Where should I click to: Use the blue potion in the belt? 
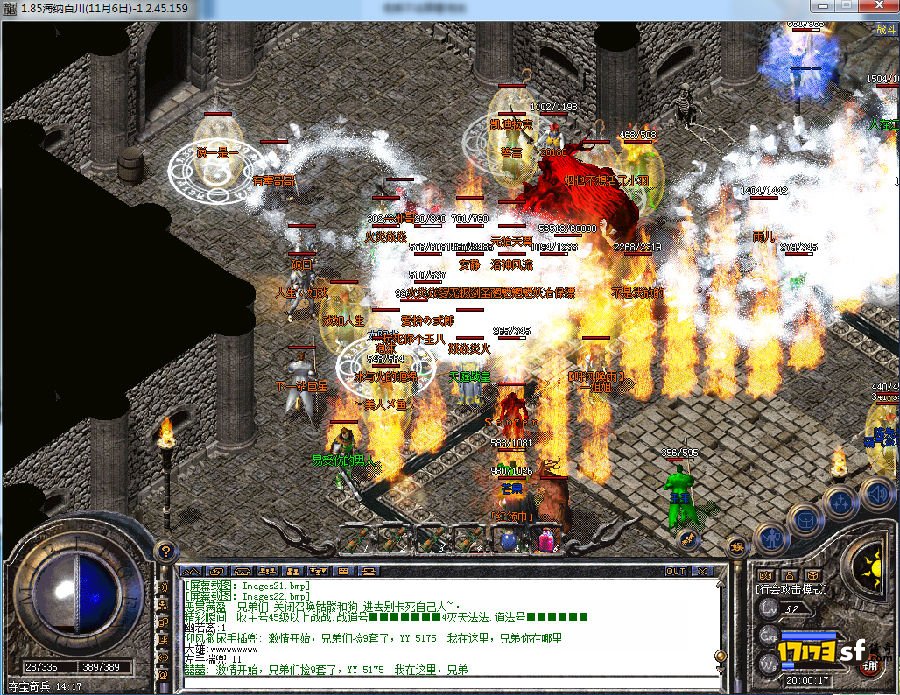[x=508, y=540]
